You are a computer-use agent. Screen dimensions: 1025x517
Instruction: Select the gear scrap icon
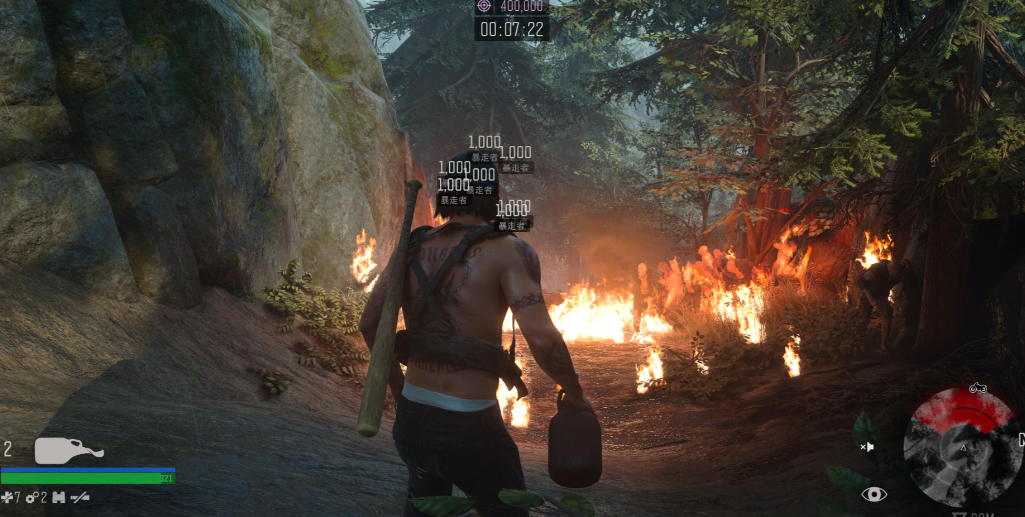32,497
